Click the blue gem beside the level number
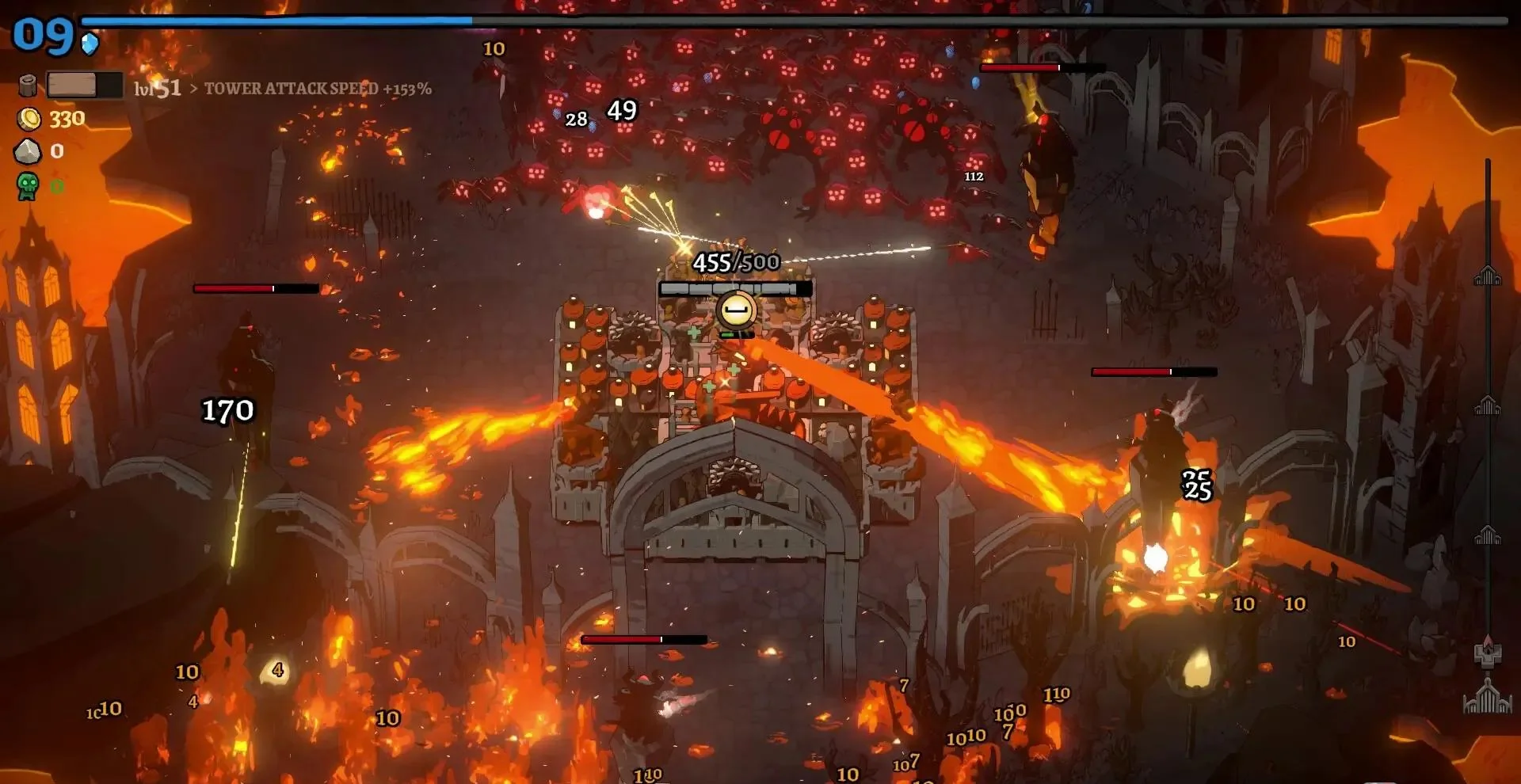Screen dimensions: 1521x784 coord(90,43)
